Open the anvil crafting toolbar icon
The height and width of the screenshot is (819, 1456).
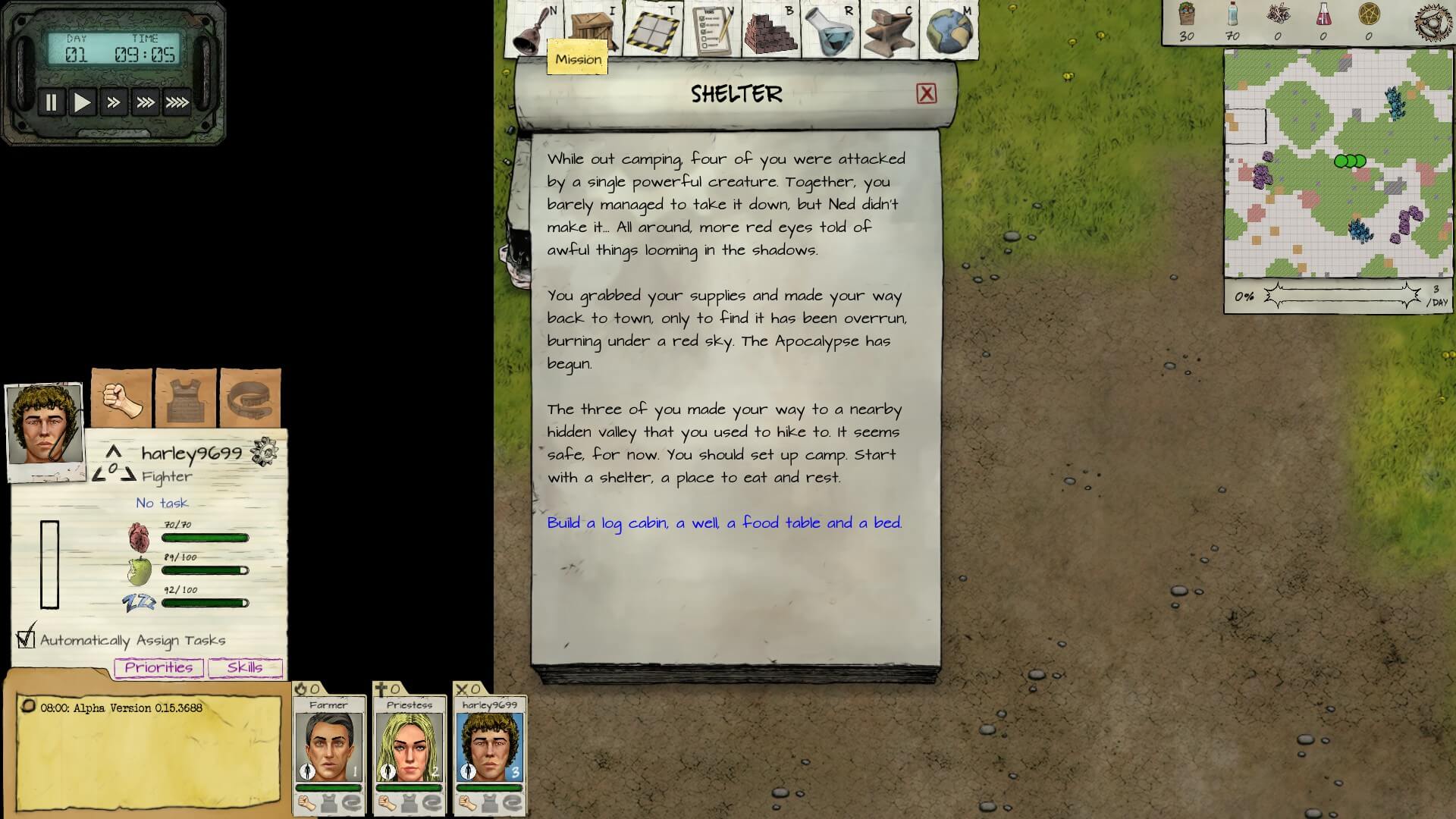[890, 30]
